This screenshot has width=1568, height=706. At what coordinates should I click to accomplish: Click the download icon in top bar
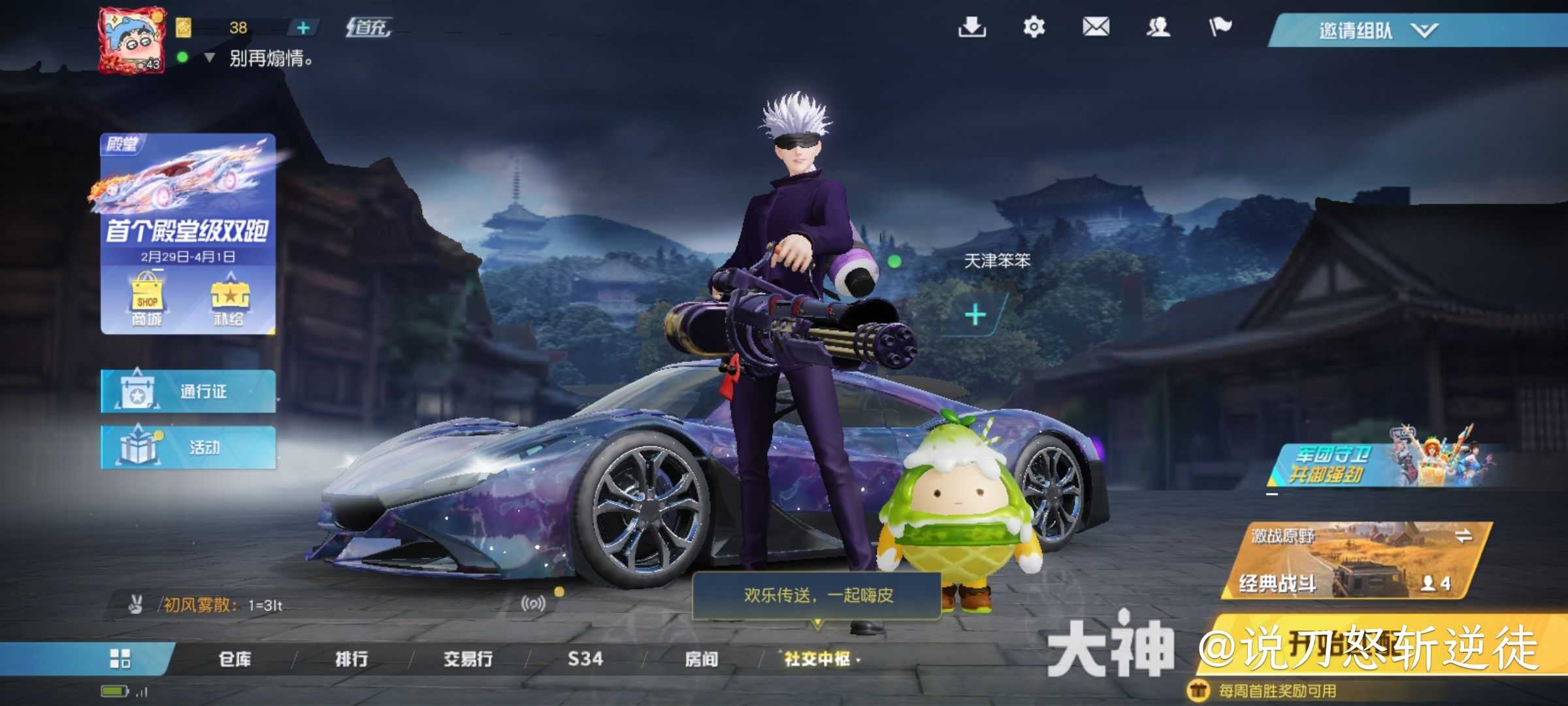tap(972, 27)
